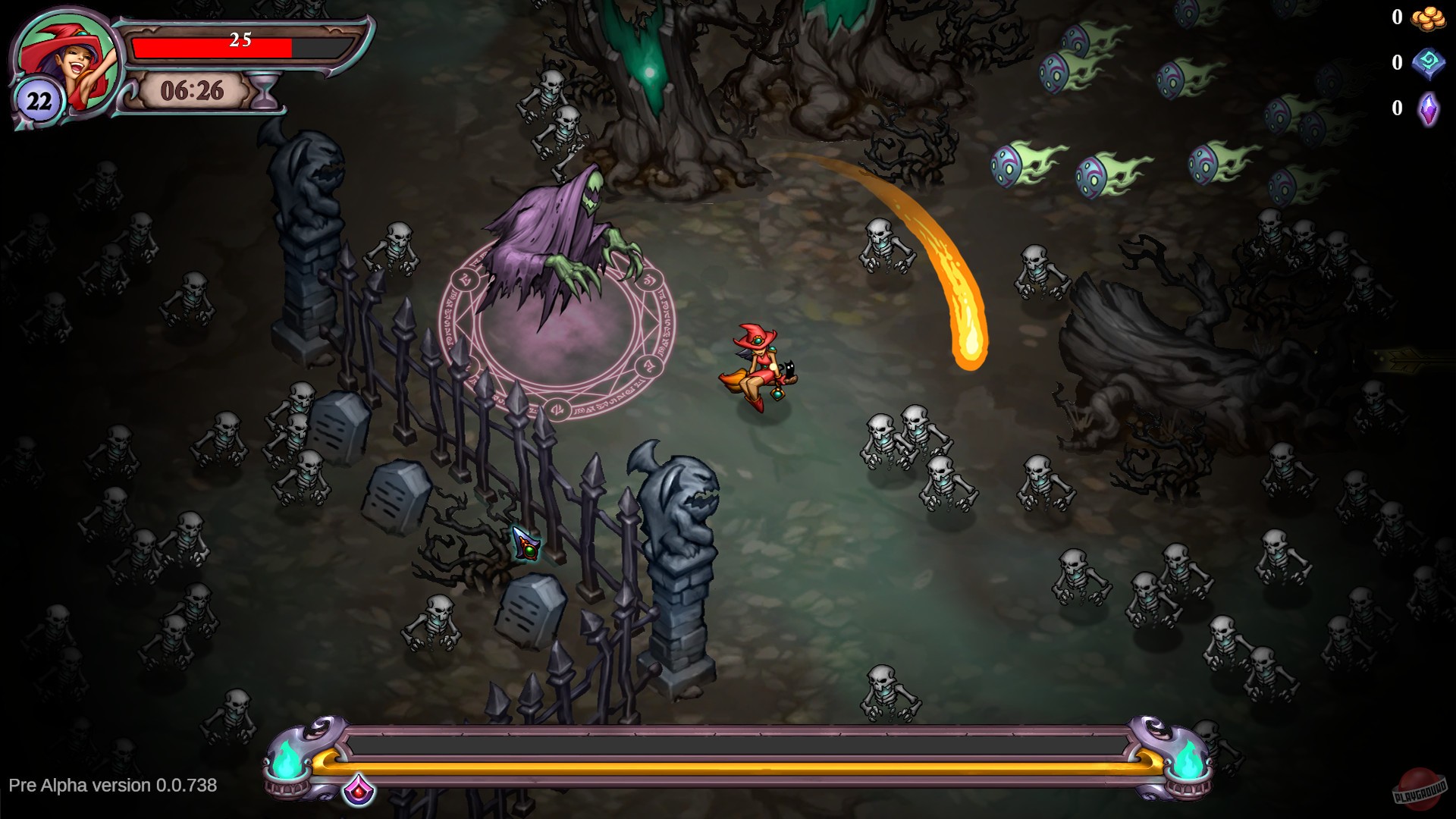
Task: Click the gold coins currency icon
Action: [x=1426, y=19]
